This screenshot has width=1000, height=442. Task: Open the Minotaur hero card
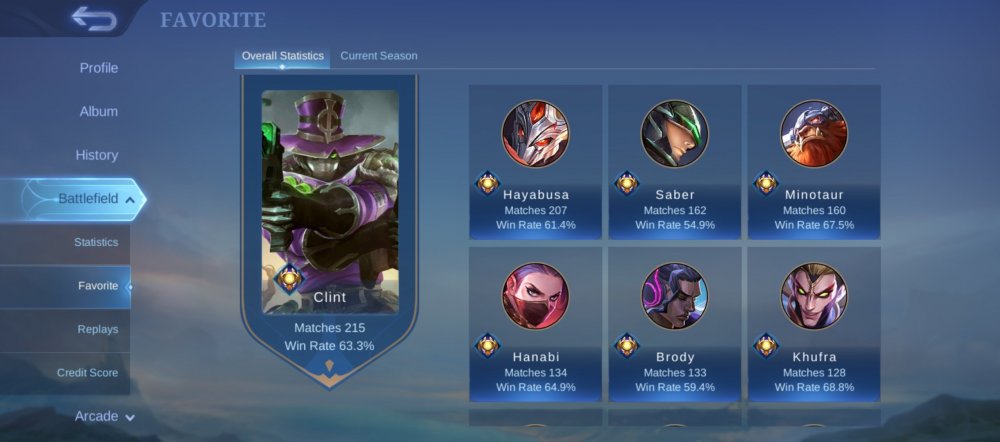[814, 162]
